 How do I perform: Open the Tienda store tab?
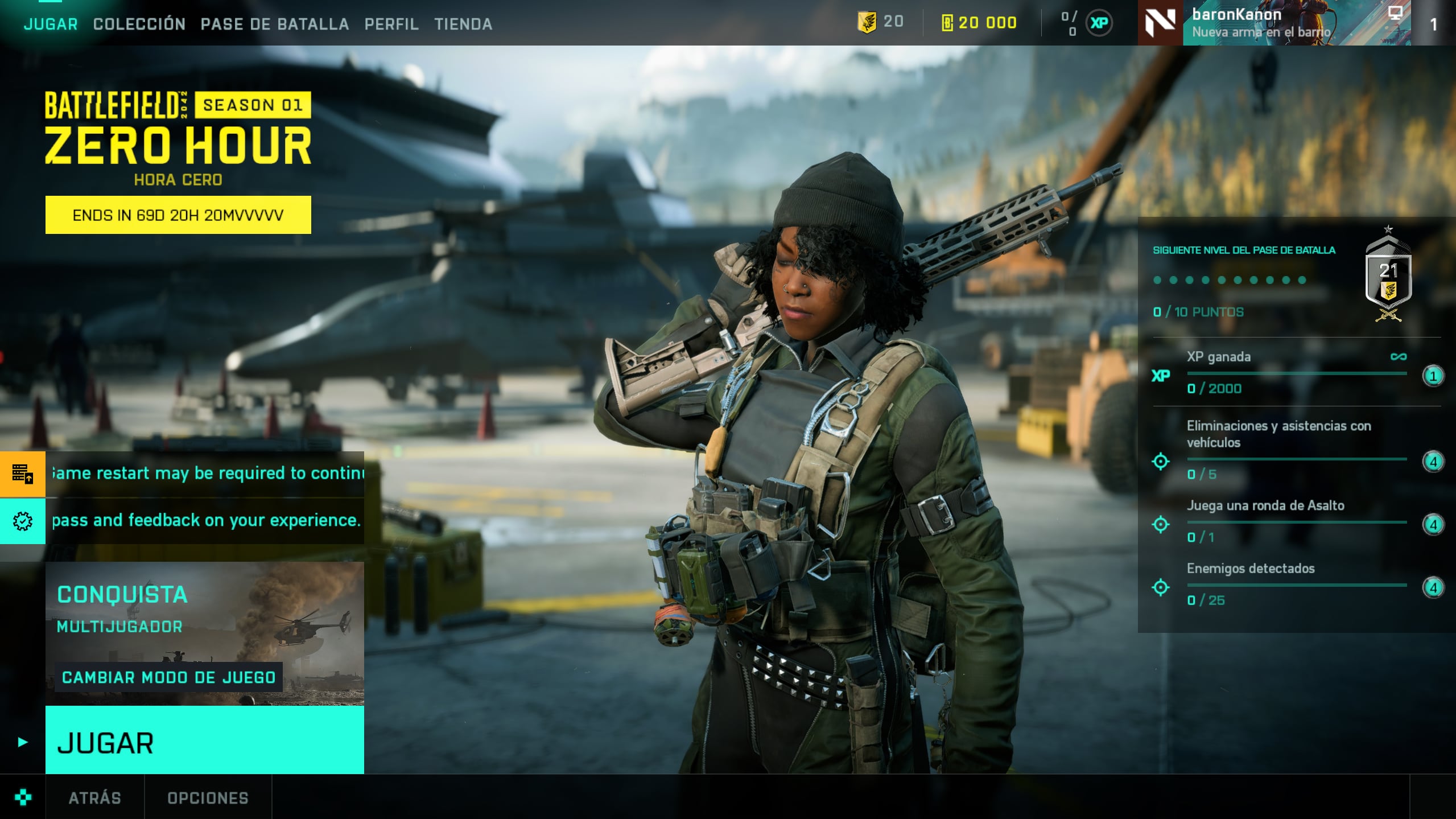point(463,24)
